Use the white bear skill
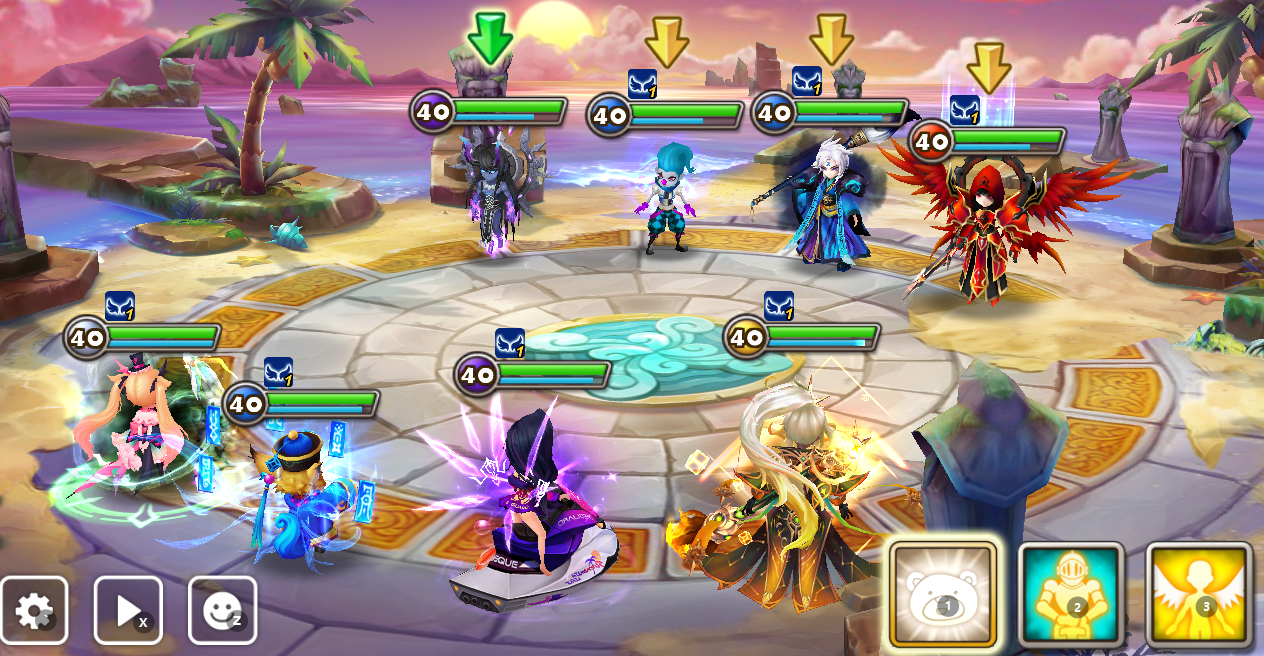 (943, 595)
